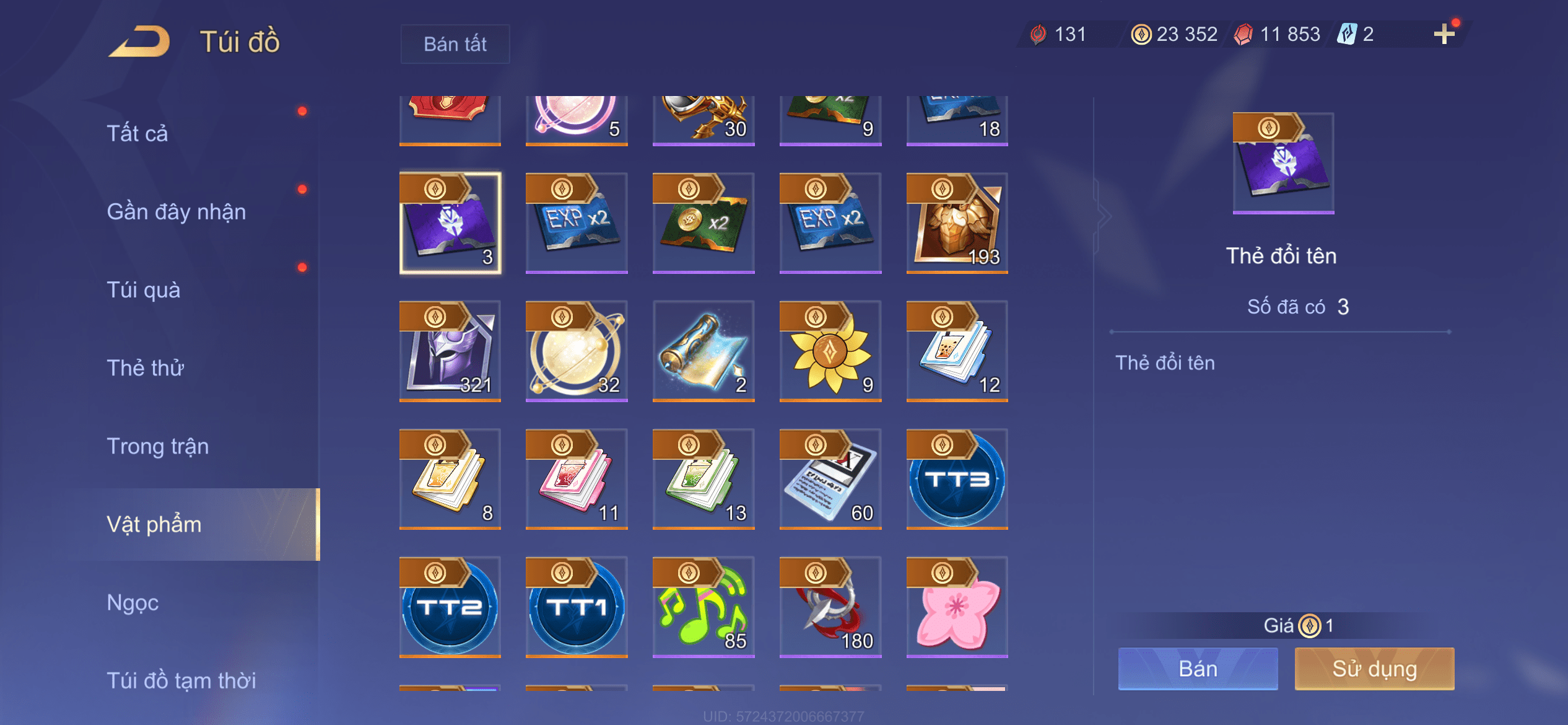Image resolution: width=1568 pixels, height=725 pixels.
Task: Open Túi đồ tạm thời tab
Action: [x=181, y=680]
